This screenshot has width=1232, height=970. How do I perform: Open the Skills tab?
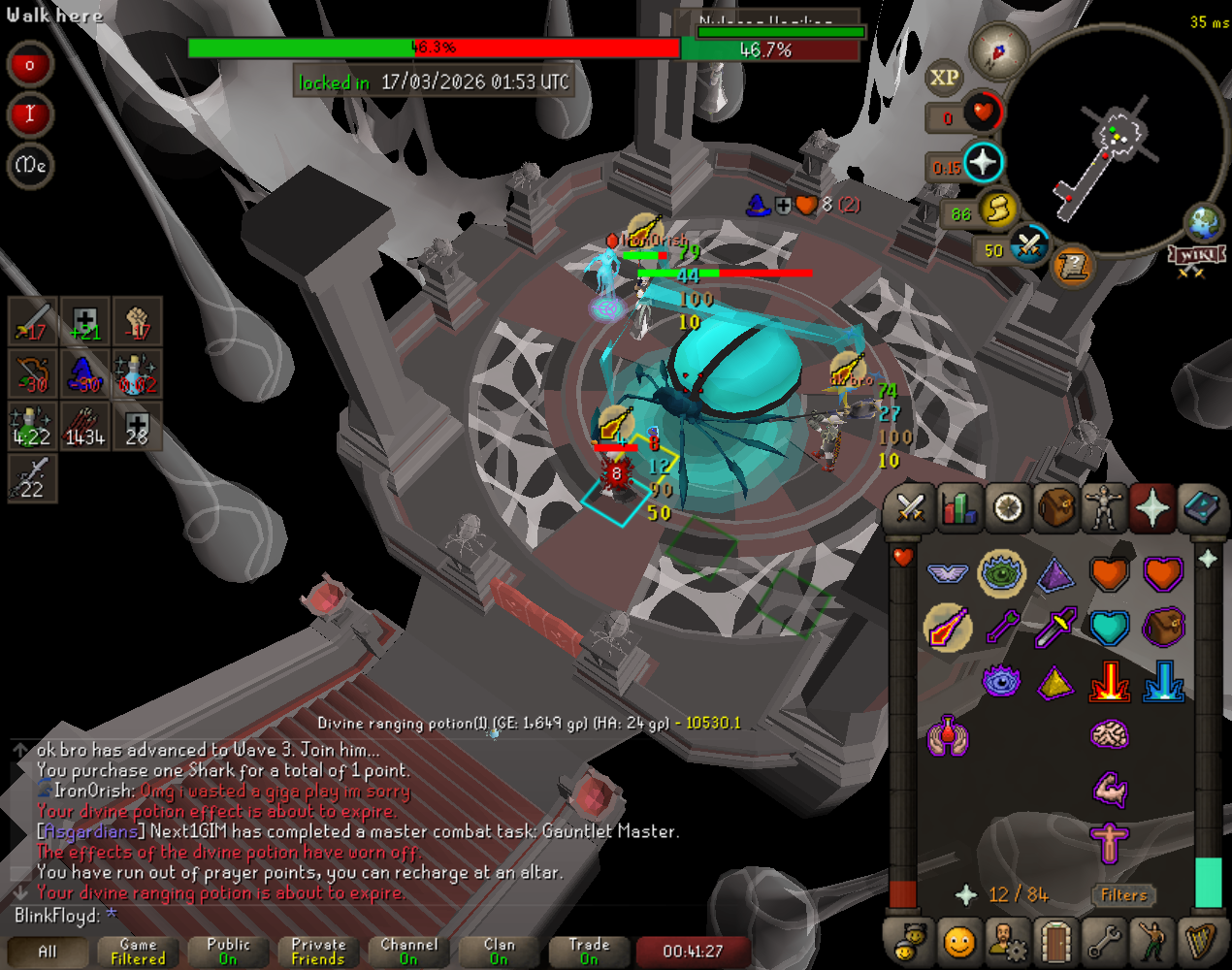point(958,507)
